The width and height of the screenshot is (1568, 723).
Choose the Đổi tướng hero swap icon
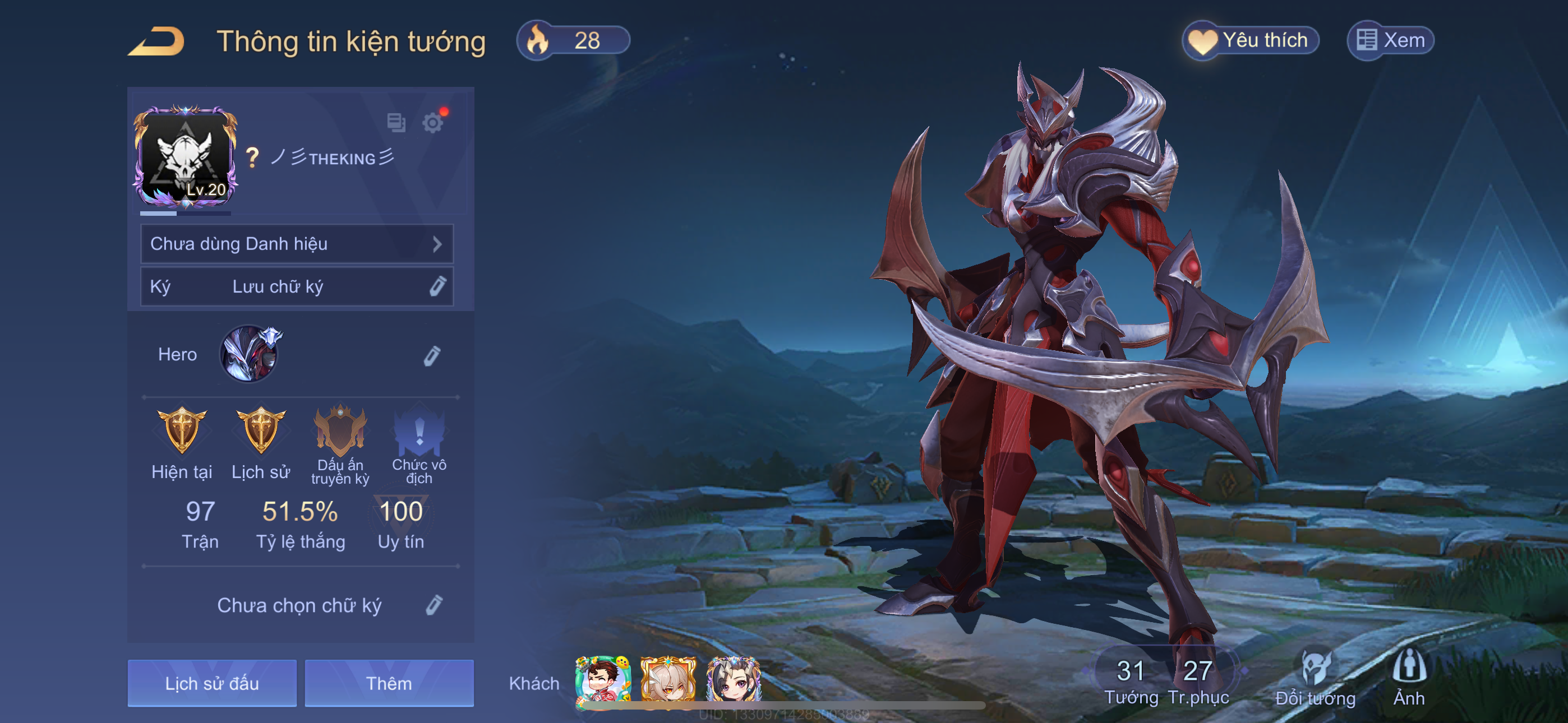(1316, 675)
